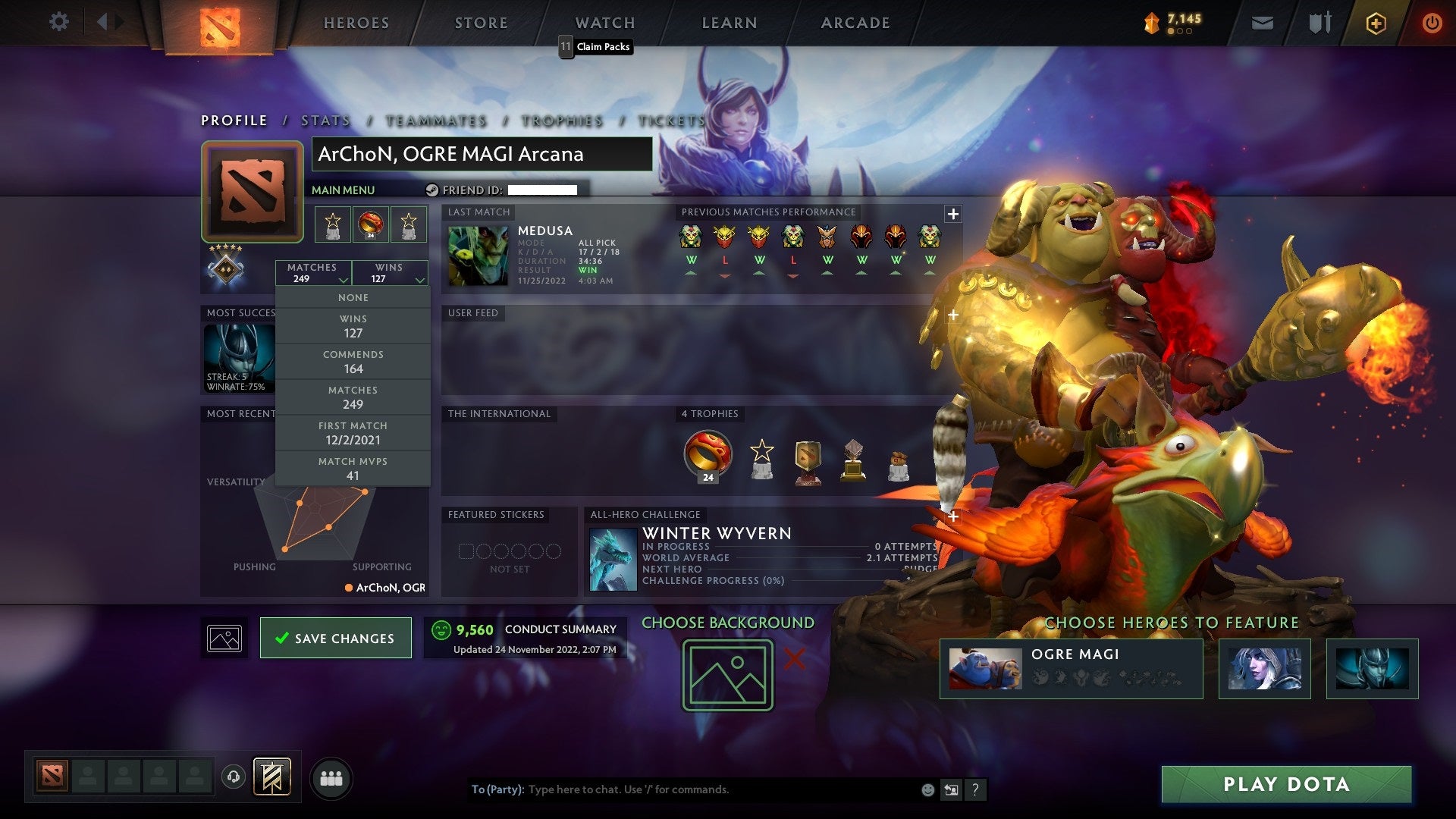Screen dimensions: 1456x819
Task: Open the settings gear icon
Action: pyautogui.click(x=58, y=22)
